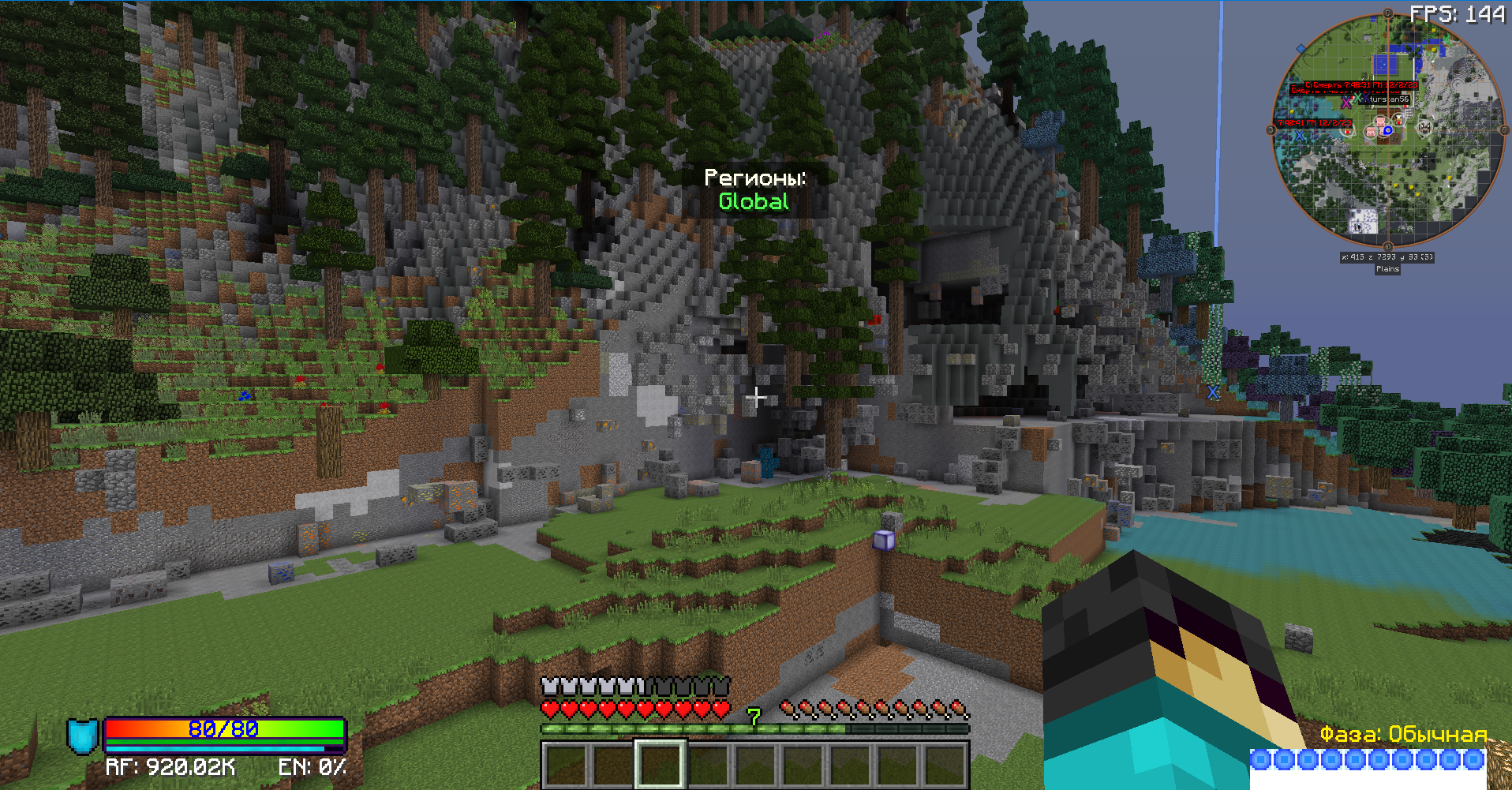Select the highlighted hotbar slot

click(x=660, y=763)
